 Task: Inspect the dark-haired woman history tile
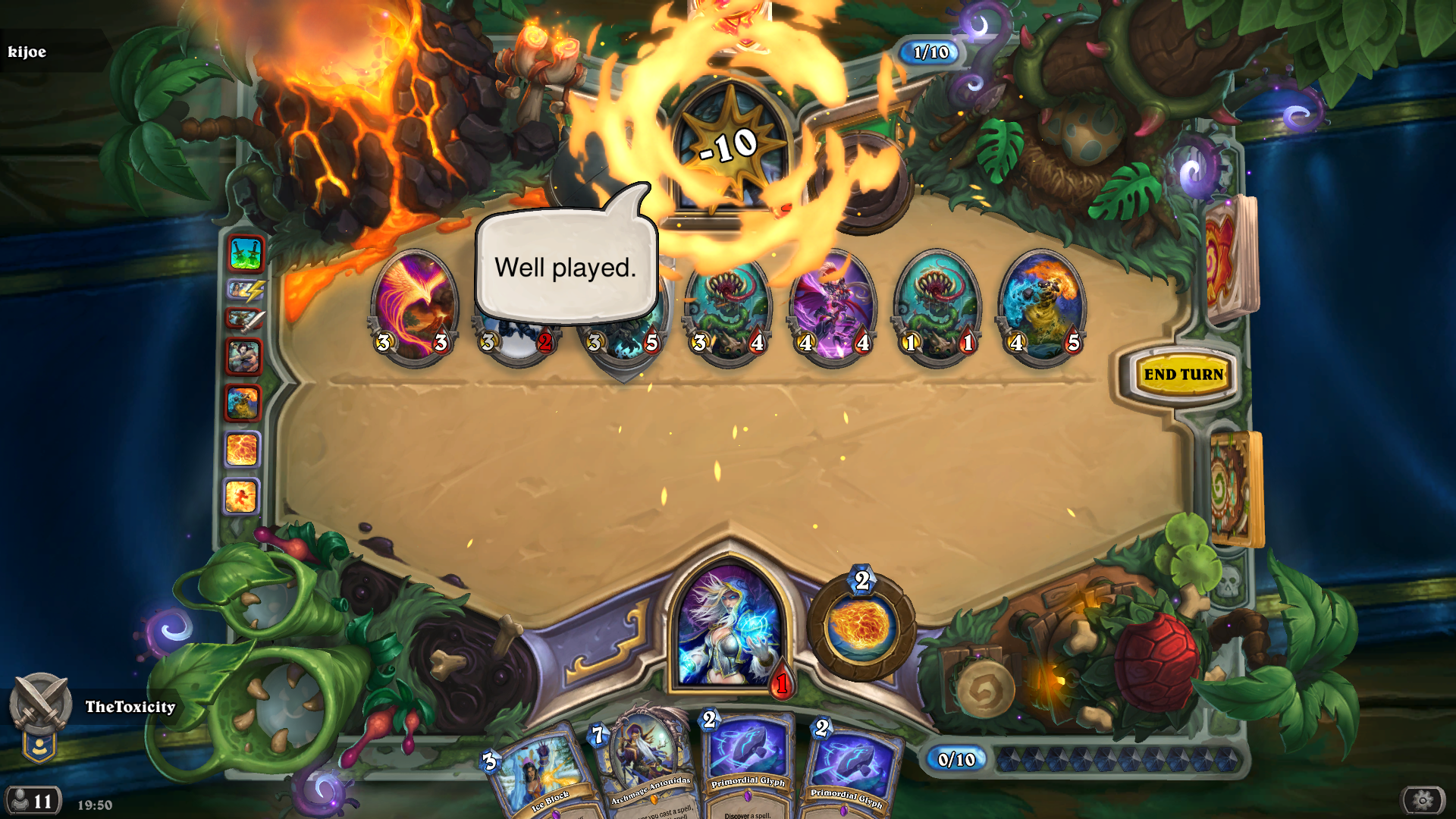click(244, 356)
